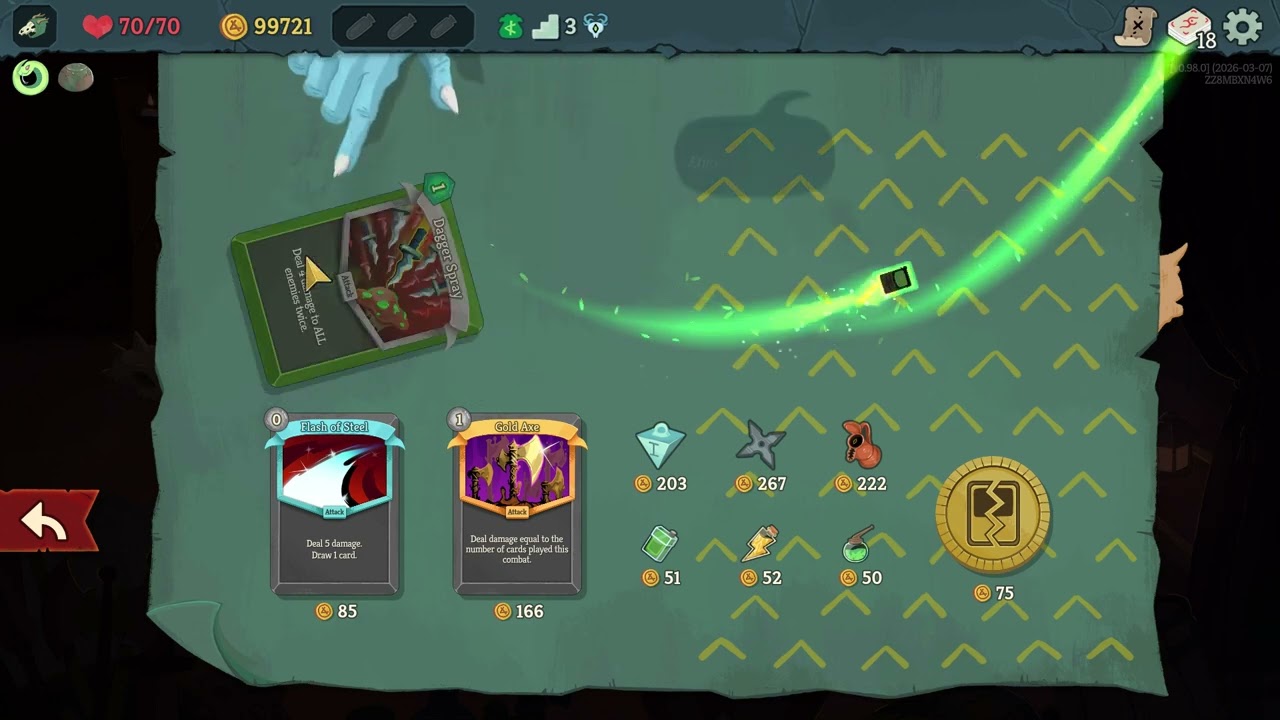Inspect the green snake ring relic

[x=31, y=77]
